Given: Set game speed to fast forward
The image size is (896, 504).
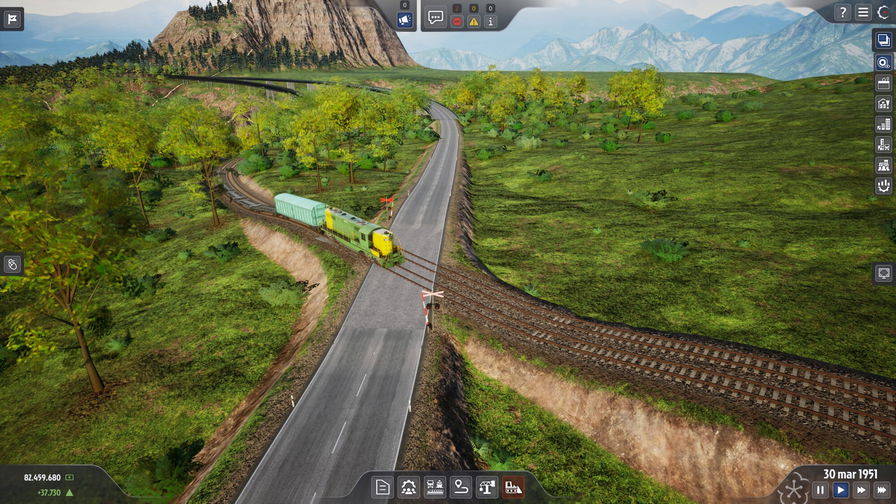Looking at the screenshot, I should 861,490.
